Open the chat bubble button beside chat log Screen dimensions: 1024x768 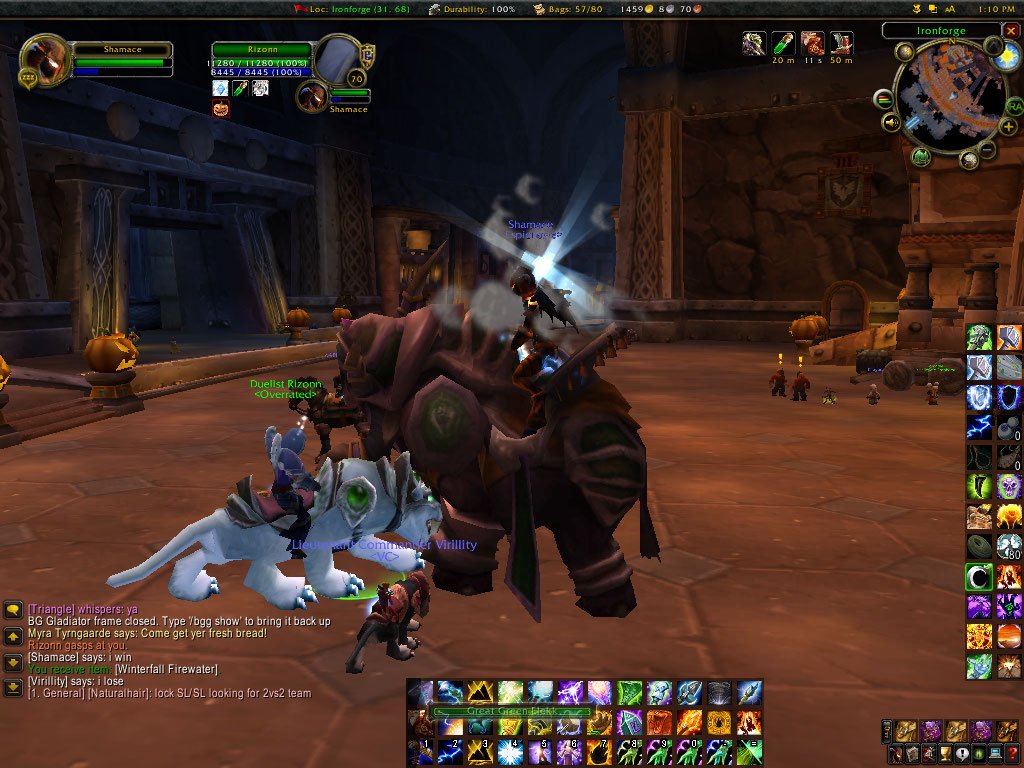(13, 609)
